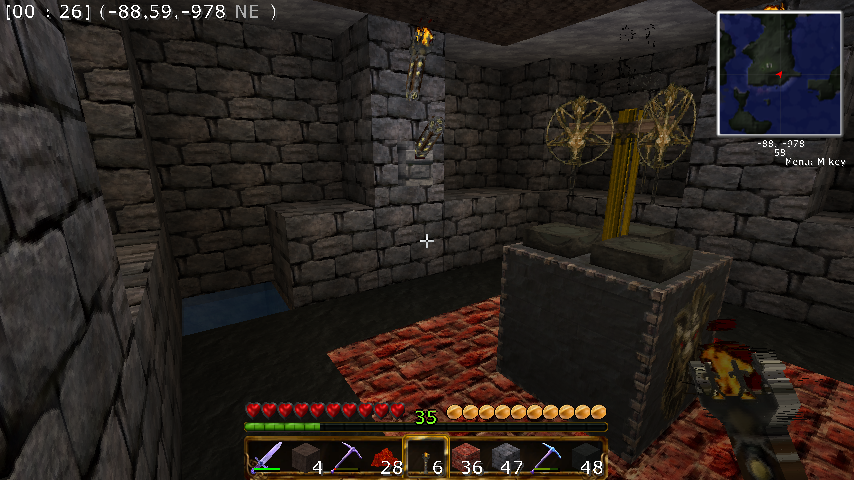Select the stack of 48 dark blocks
This screenshot has height=480, width=854.
pos(585,457)
